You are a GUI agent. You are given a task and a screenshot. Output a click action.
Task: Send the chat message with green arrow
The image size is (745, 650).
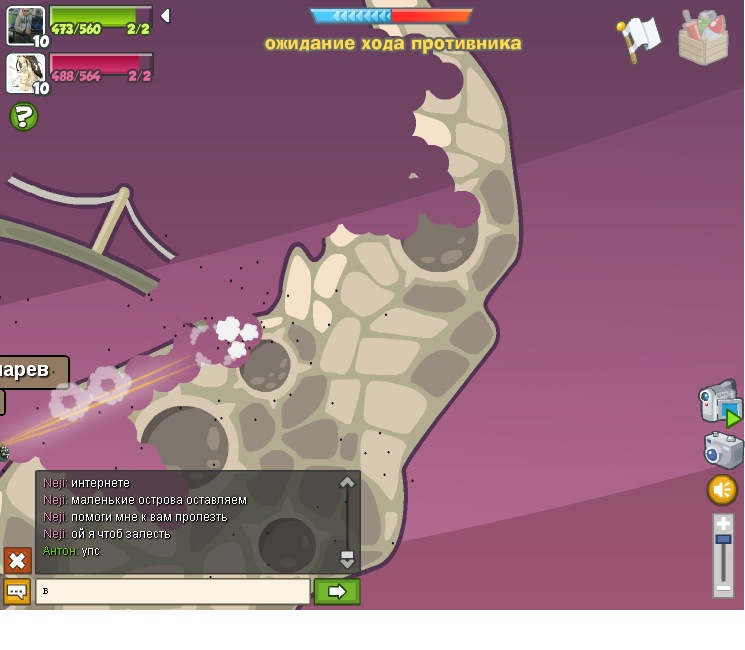point(337,591)
